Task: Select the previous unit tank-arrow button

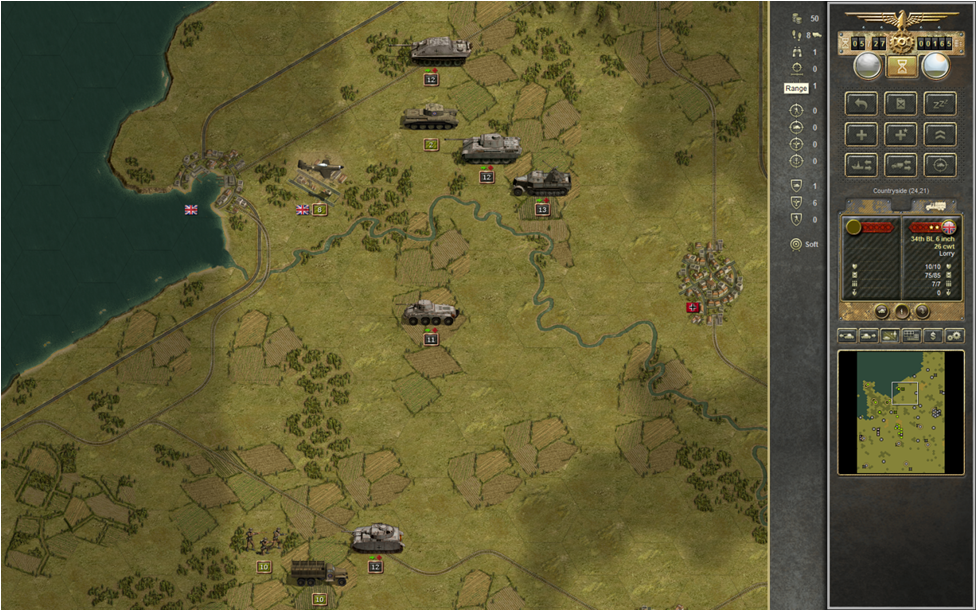Action: 848,335
